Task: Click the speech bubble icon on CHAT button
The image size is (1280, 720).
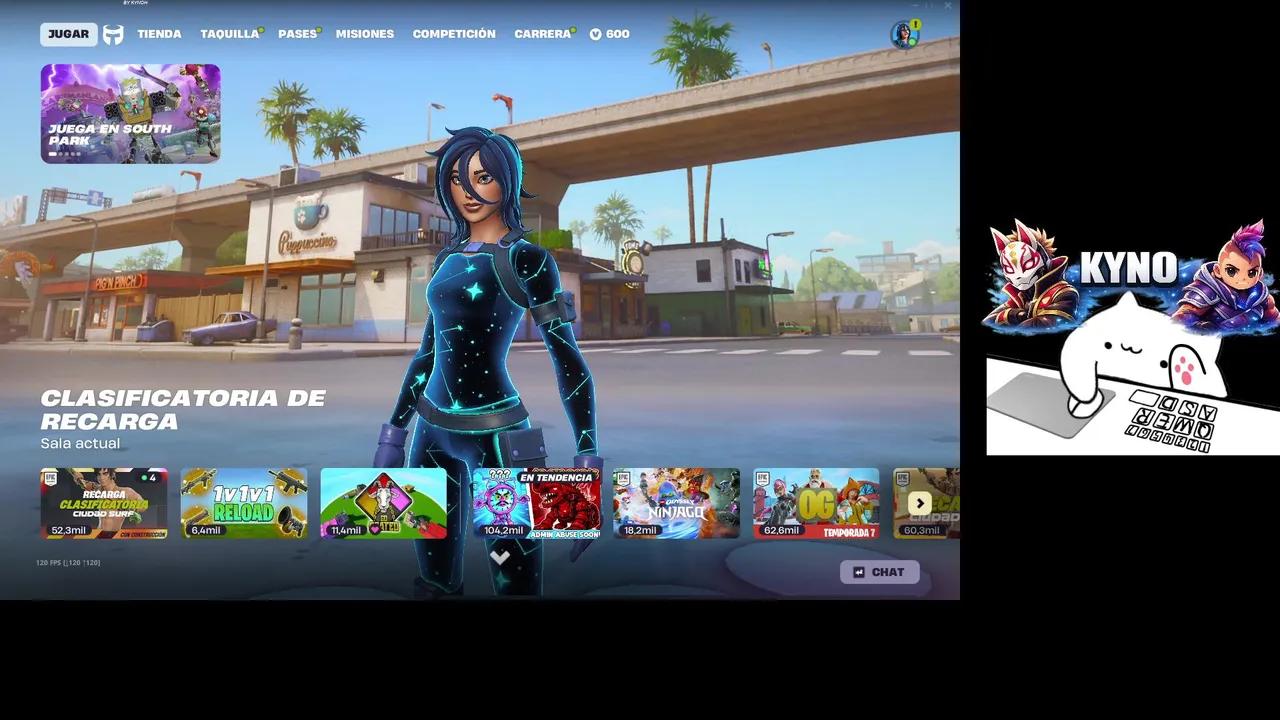Action: tap(858, 572)
